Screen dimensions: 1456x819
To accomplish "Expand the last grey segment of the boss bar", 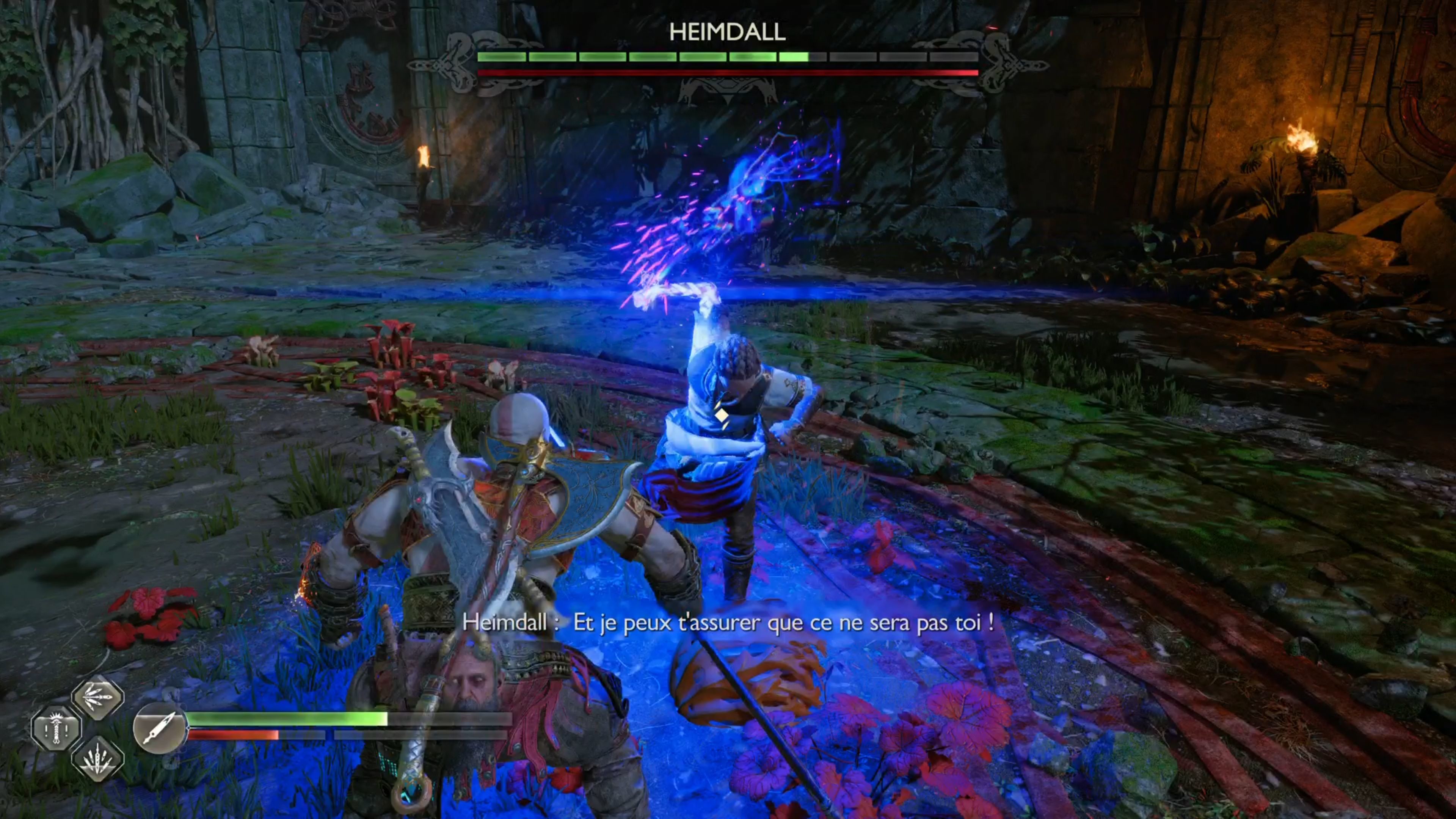I will pyautogui.click(x=955, y=57).
